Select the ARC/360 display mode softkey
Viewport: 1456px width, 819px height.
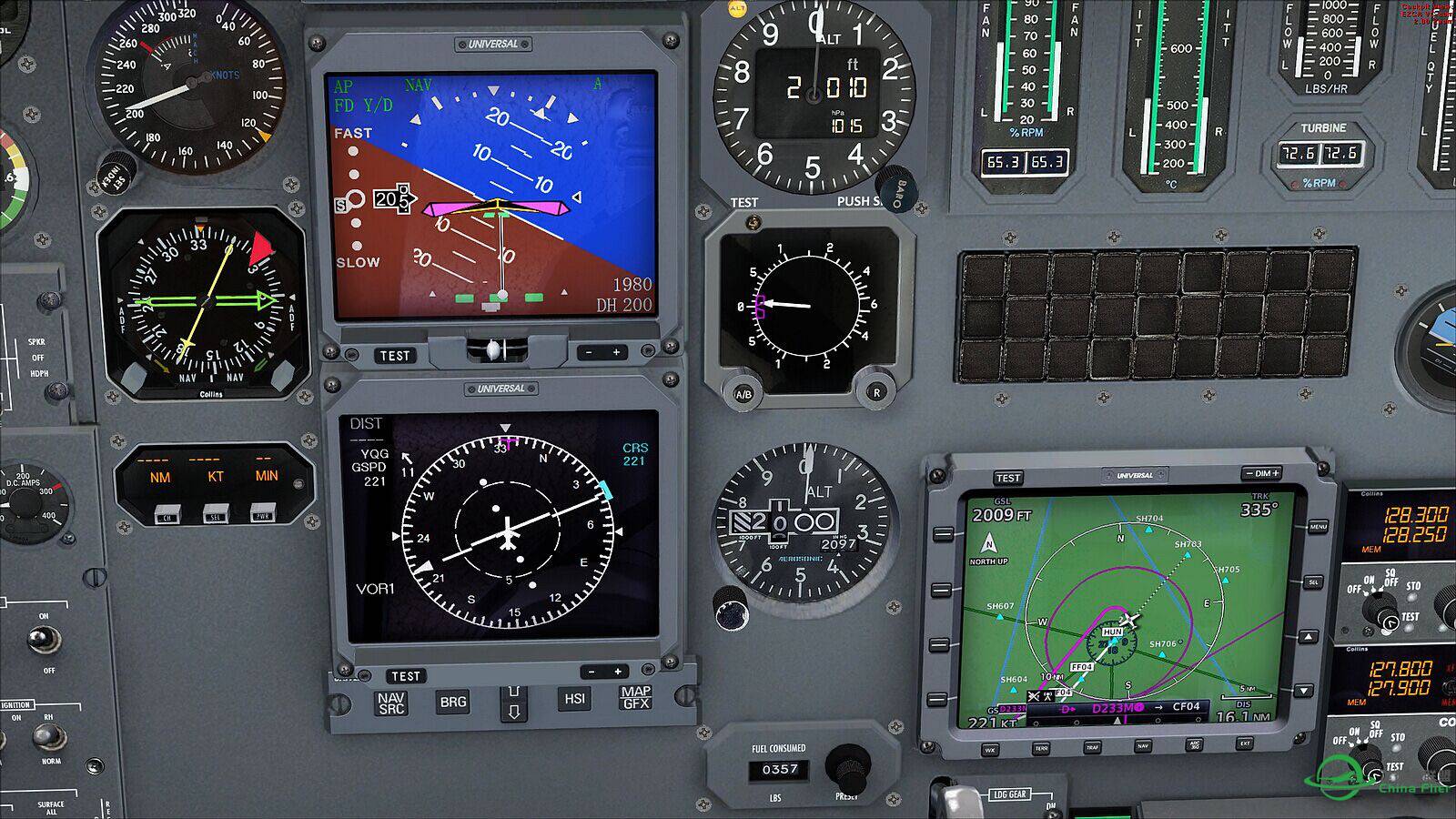pos(1195,746)
